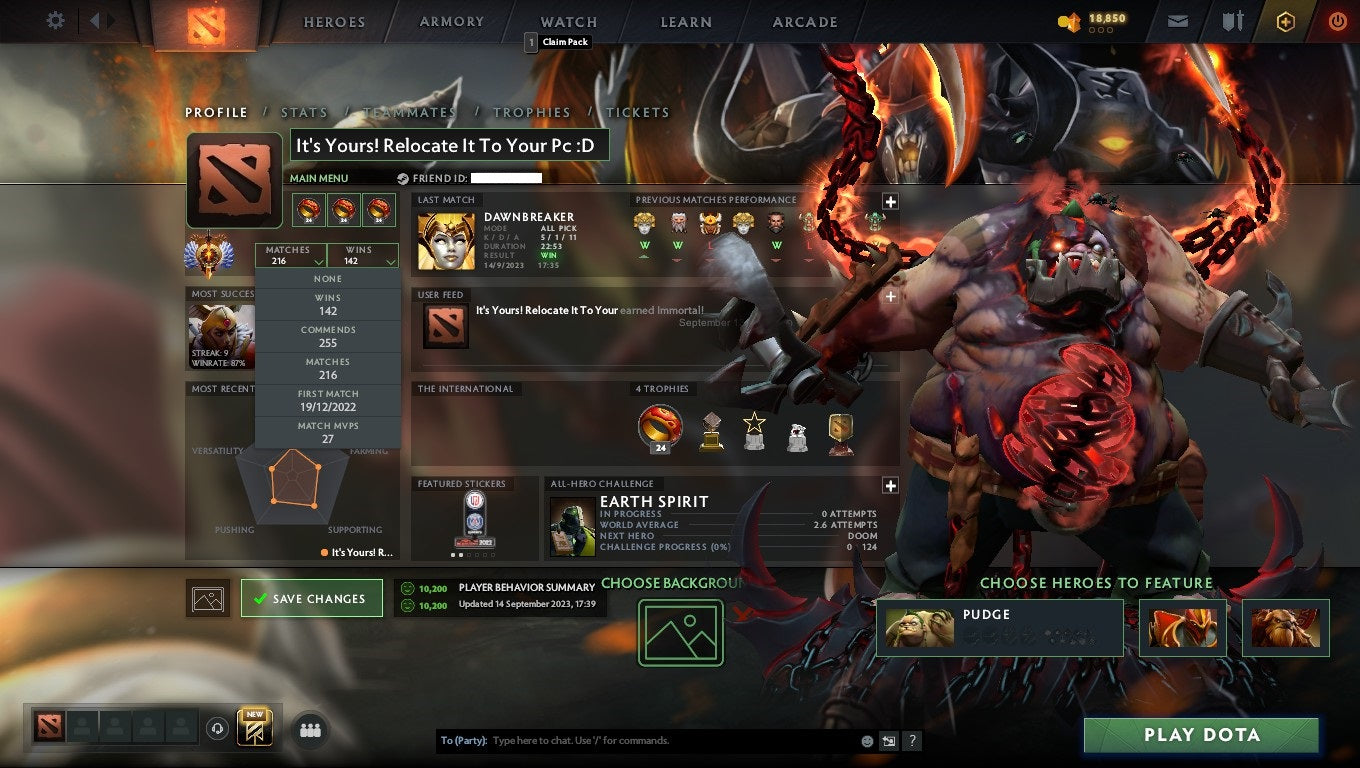
Task: Switch to the STATS tab
Action: (x=305, y=112)
